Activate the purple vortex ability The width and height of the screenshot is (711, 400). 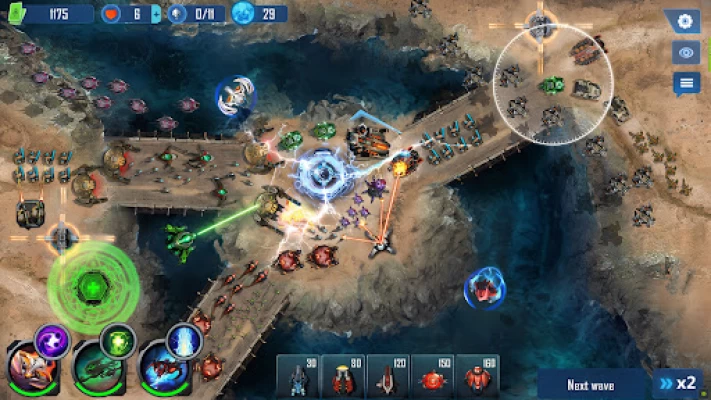point(51,341)
